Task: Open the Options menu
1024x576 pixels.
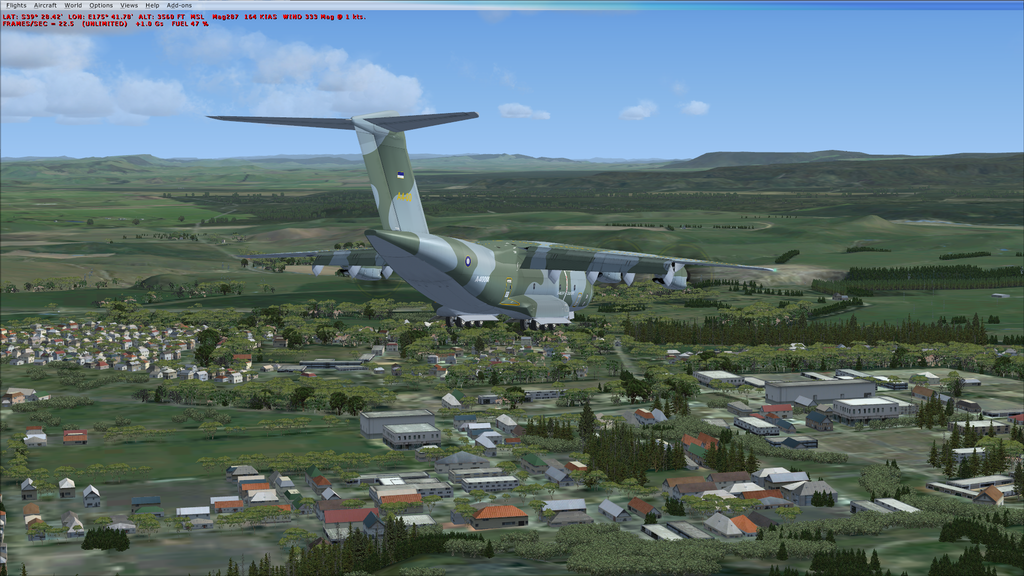Action: click(x=101, y=5)
